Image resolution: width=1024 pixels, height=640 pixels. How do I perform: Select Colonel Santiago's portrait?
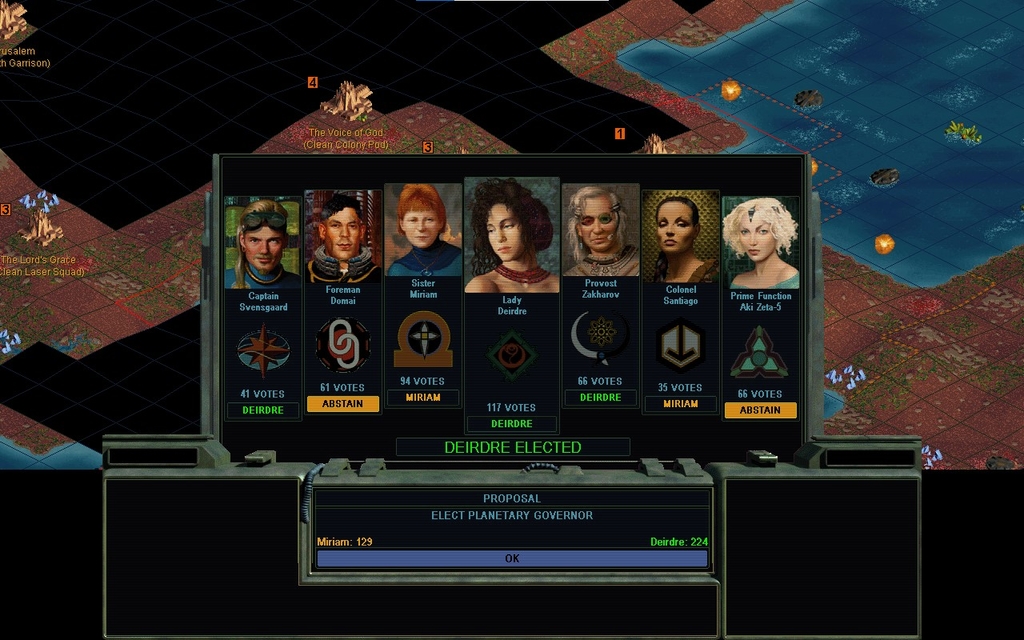[x=680, y=236]
